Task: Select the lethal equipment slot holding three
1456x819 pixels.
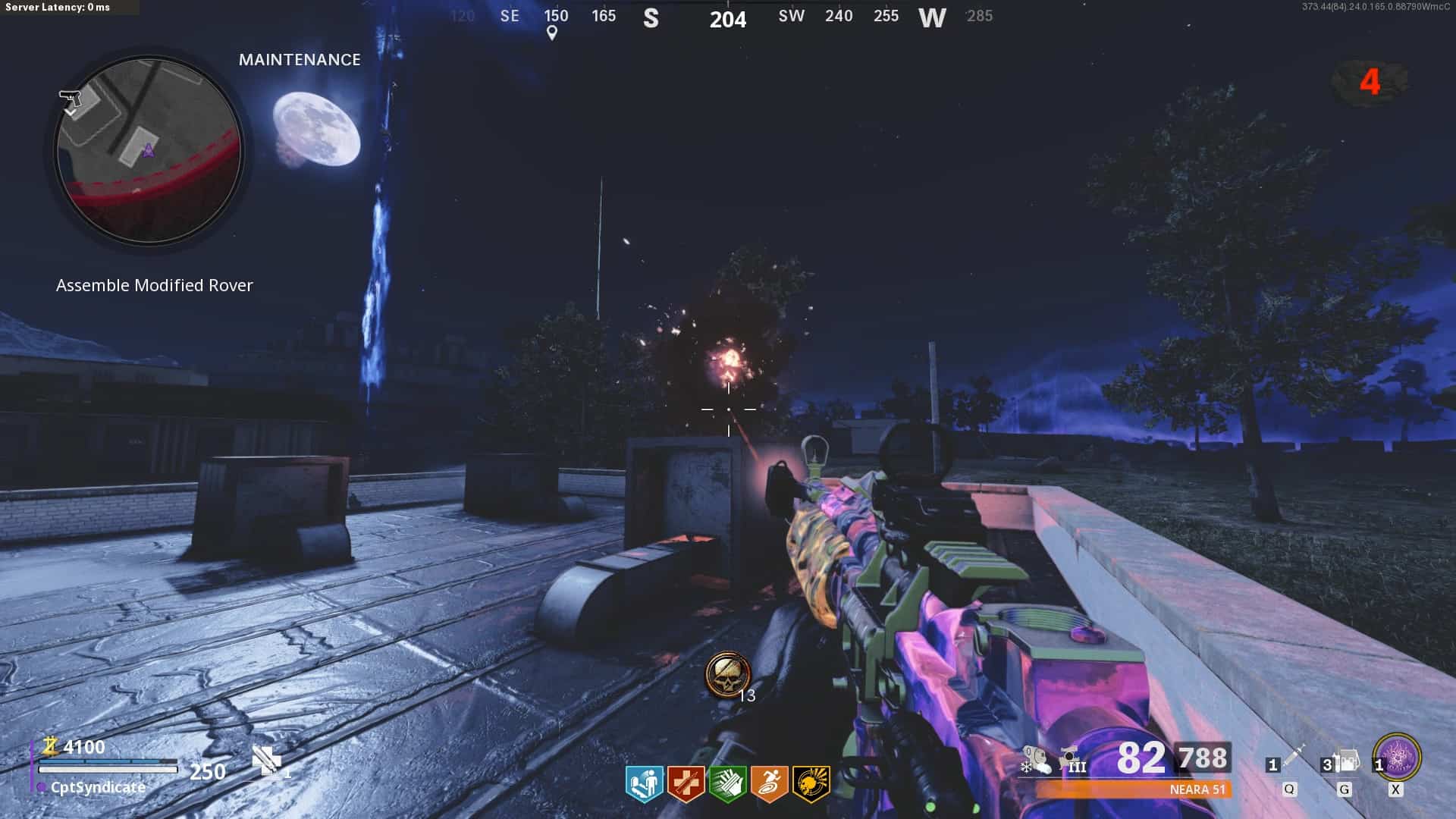Action: tap(1344, 761)
